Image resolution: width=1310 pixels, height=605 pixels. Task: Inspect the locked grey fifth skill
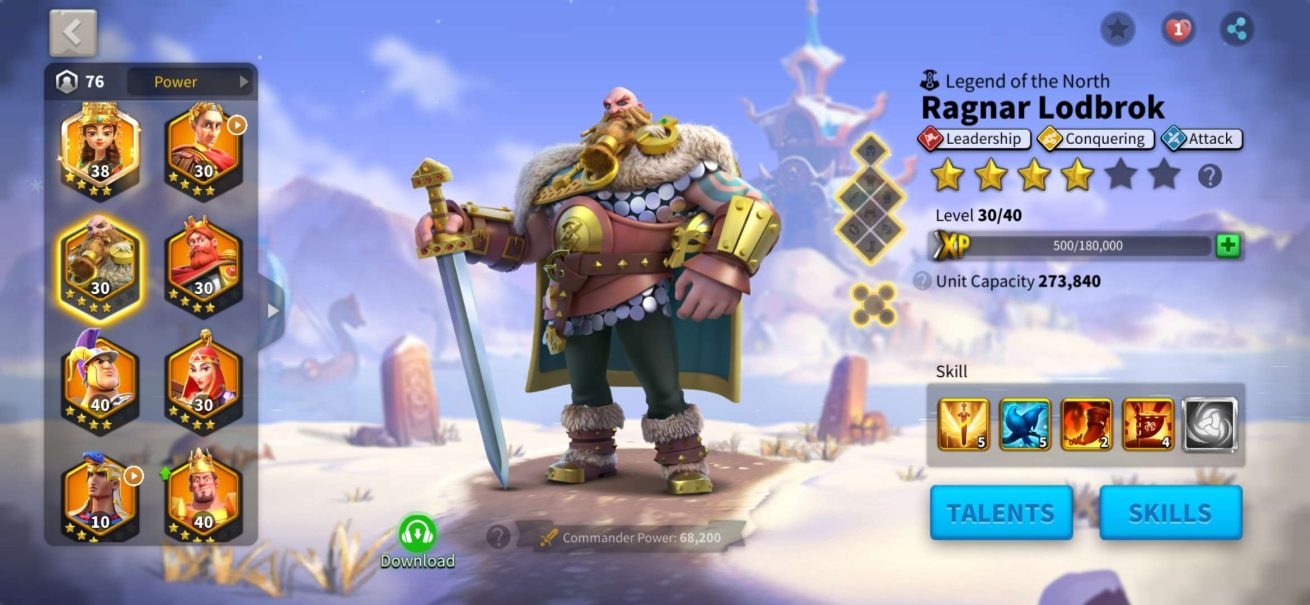(x=1210, y=424)
